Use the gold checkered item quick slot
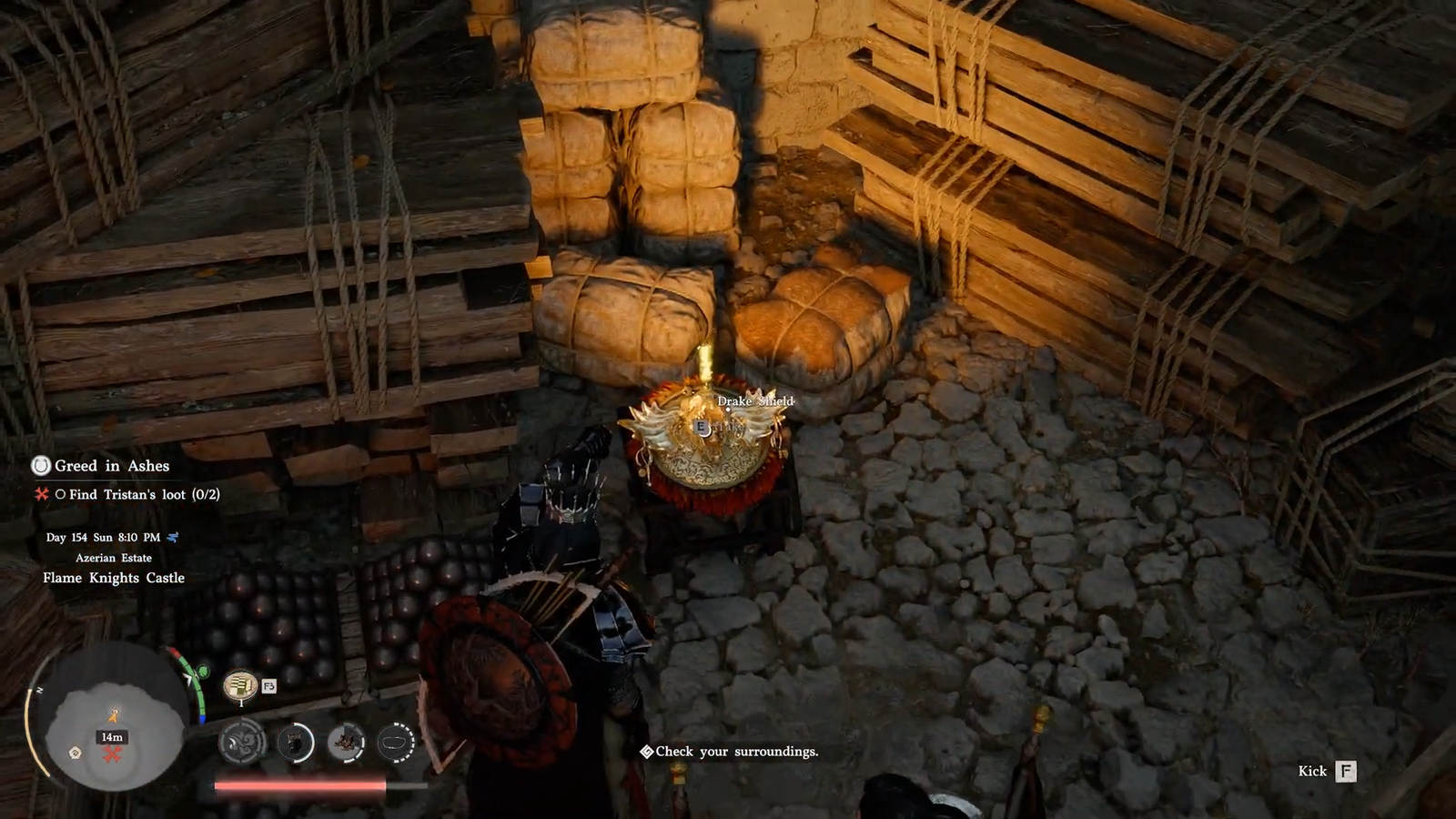The width and height of the screenshot is (1456, 819). click(240, 685)
